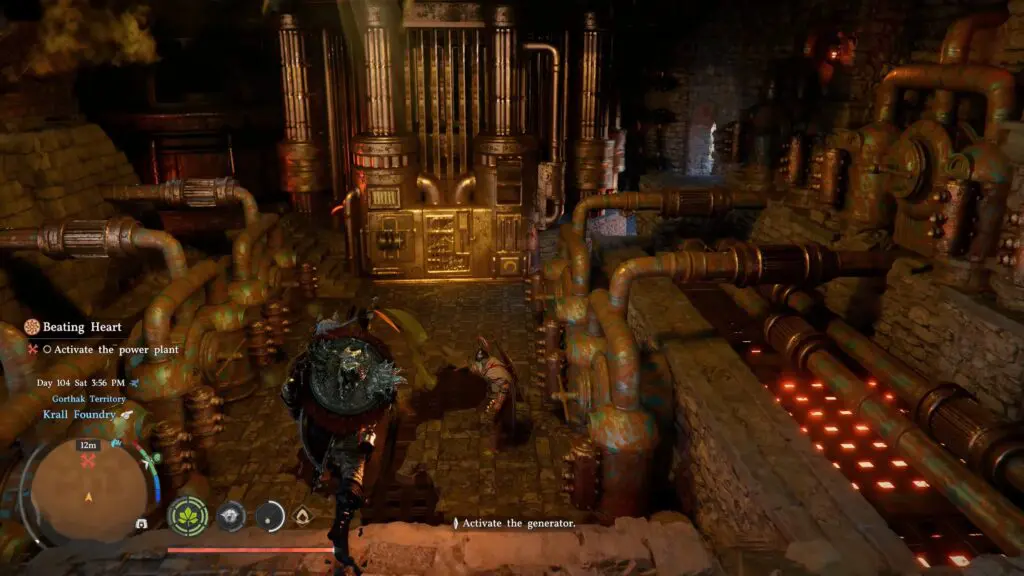This screenshot has height=576, width=1024.
Task: Click the Krall Foundry location label
Action: tap(78, 414)
